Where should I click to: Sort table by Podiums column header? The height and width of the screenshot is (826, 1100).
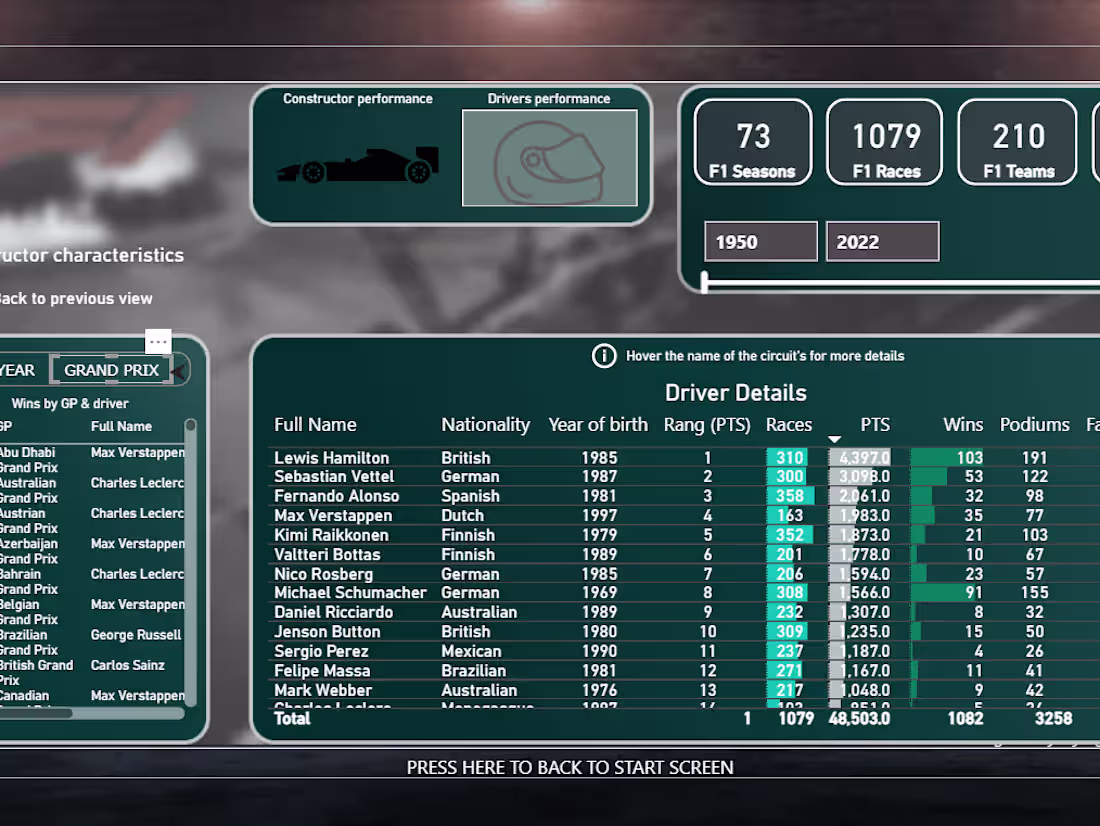1034,425
